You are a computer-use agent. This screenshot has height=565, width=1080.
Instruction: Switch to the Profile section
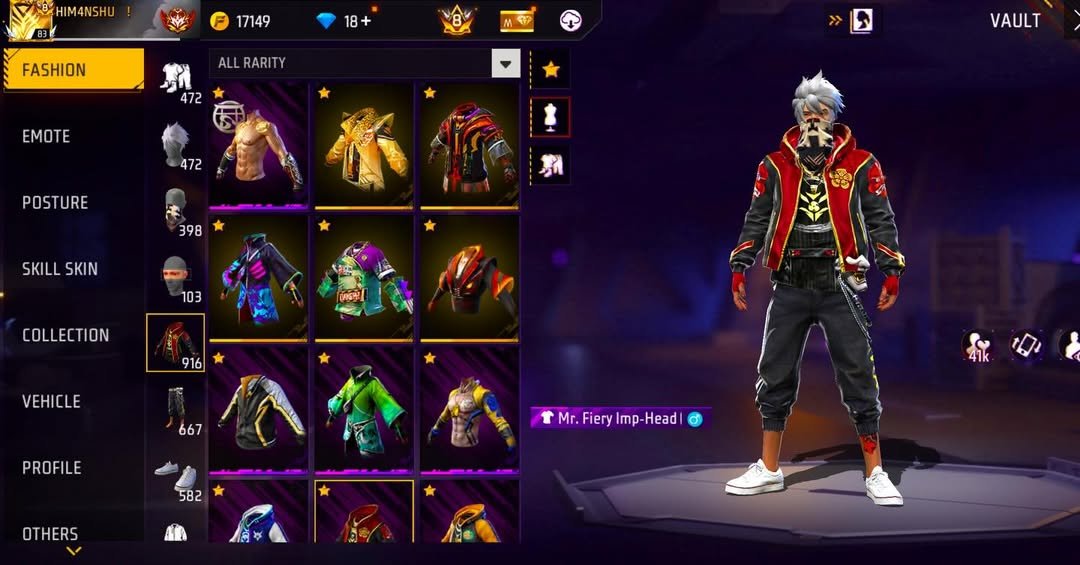(52, 467)
